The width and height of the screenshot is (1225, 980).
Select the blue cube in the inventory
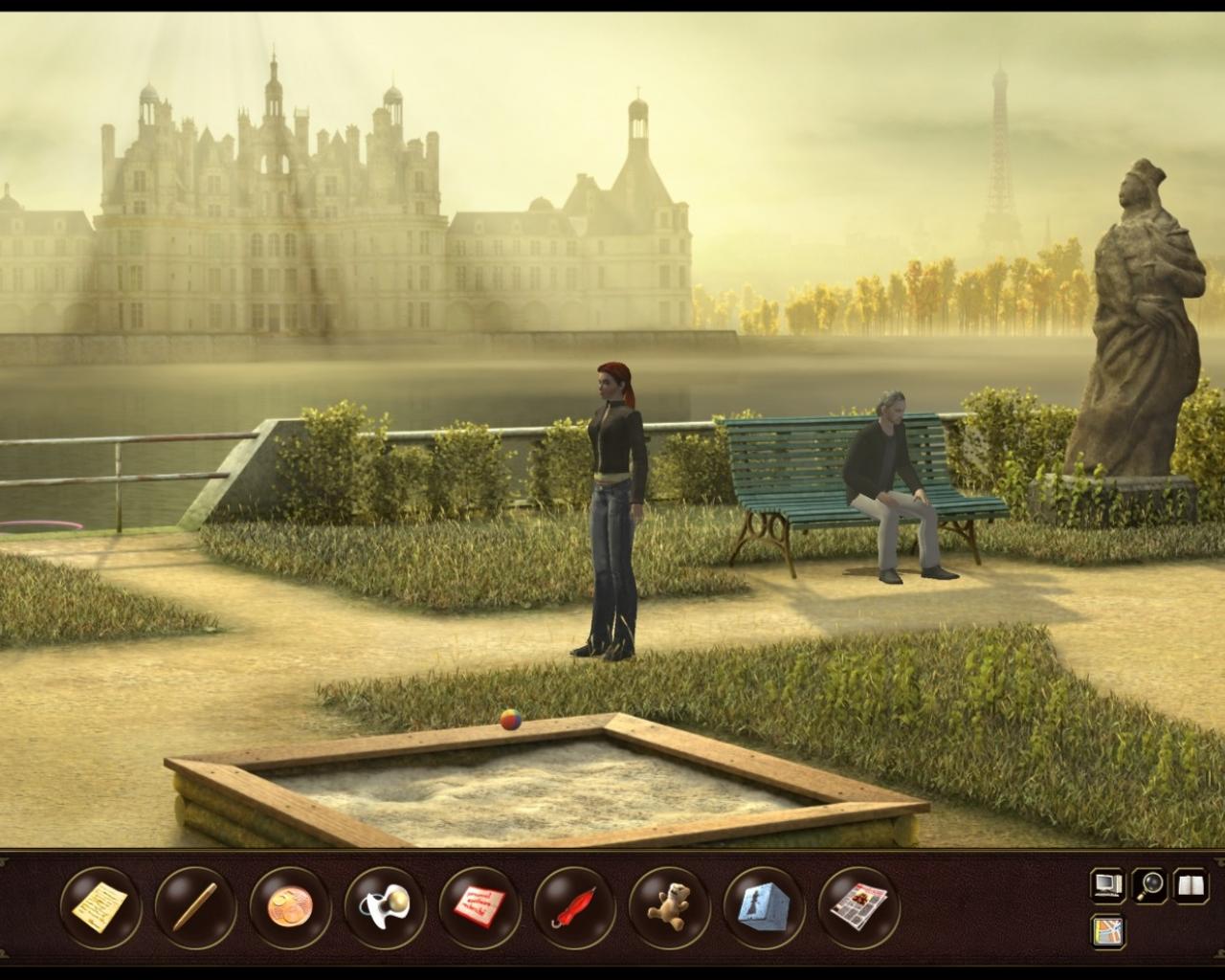point(763,903)
